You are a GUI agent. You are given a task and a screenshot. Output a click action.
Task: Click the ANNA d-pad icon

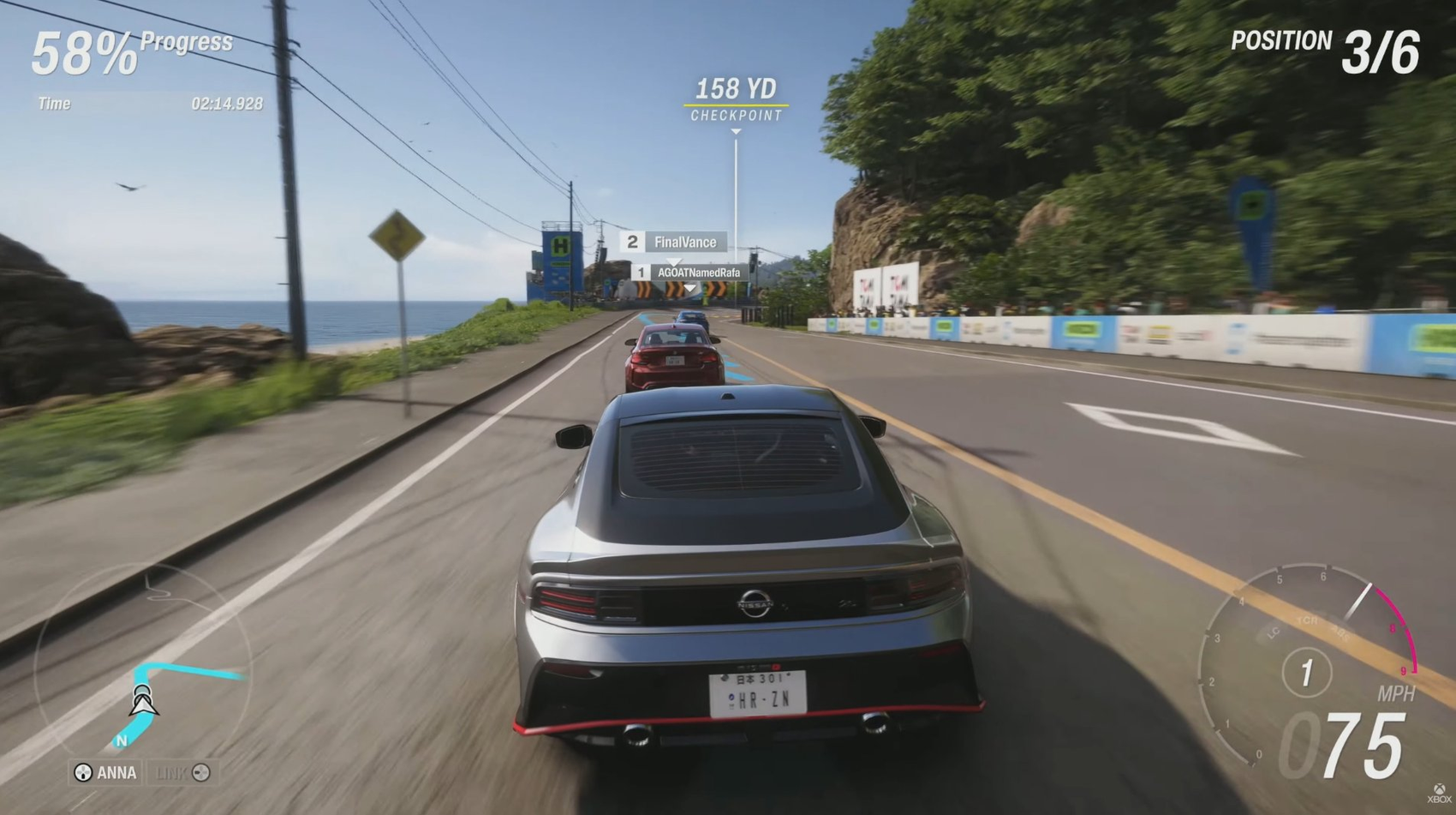83,772
